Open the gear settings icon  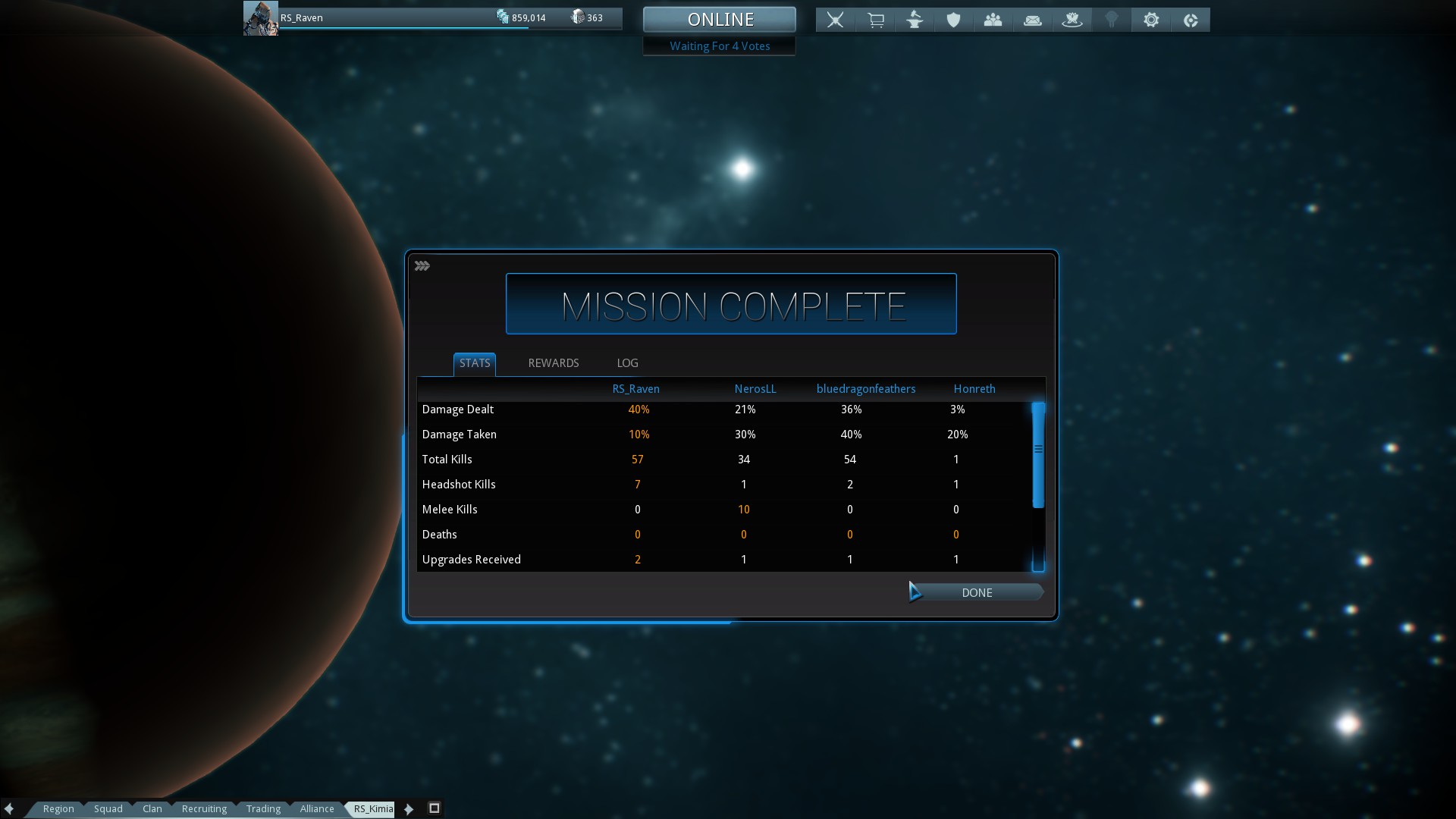1150,20
